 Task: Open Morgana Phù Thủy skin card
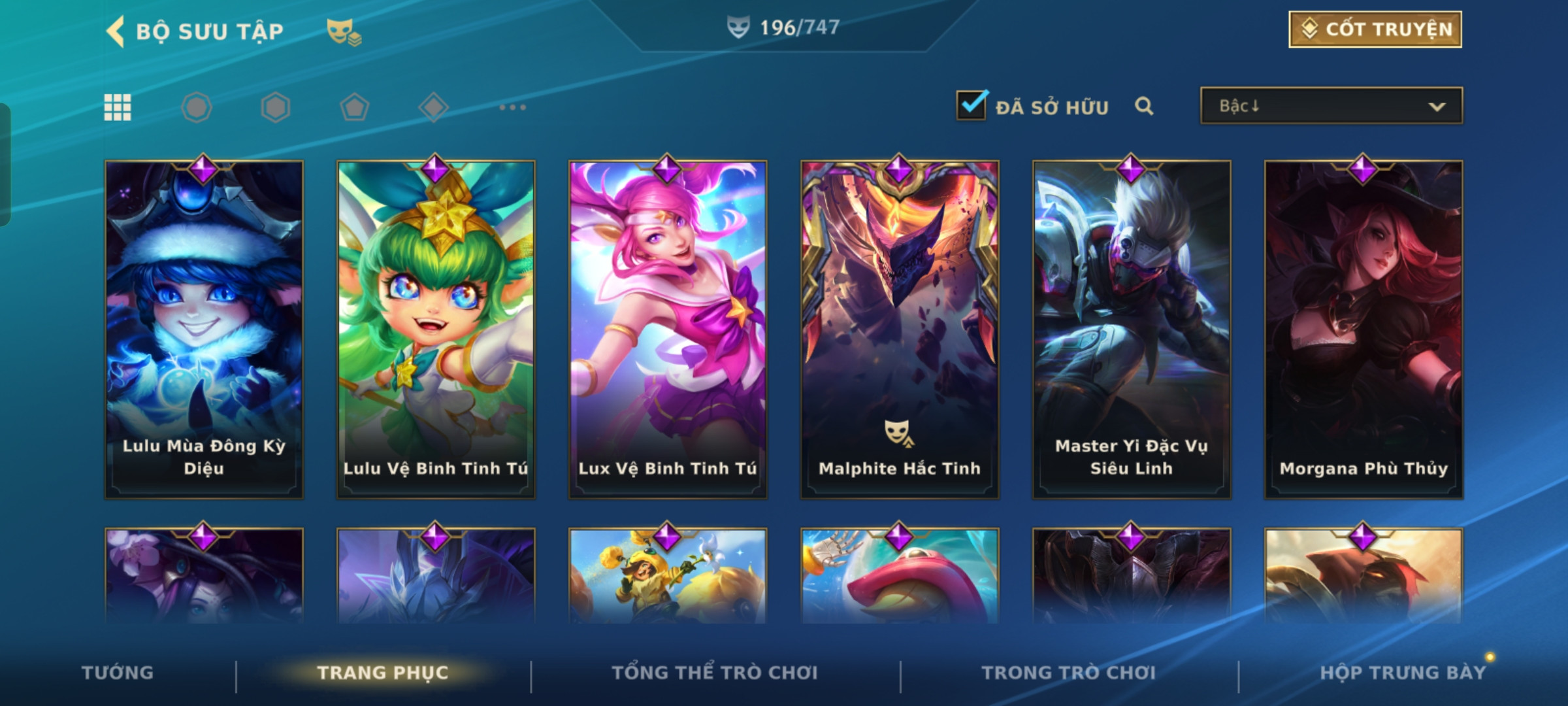(1364, 329)
